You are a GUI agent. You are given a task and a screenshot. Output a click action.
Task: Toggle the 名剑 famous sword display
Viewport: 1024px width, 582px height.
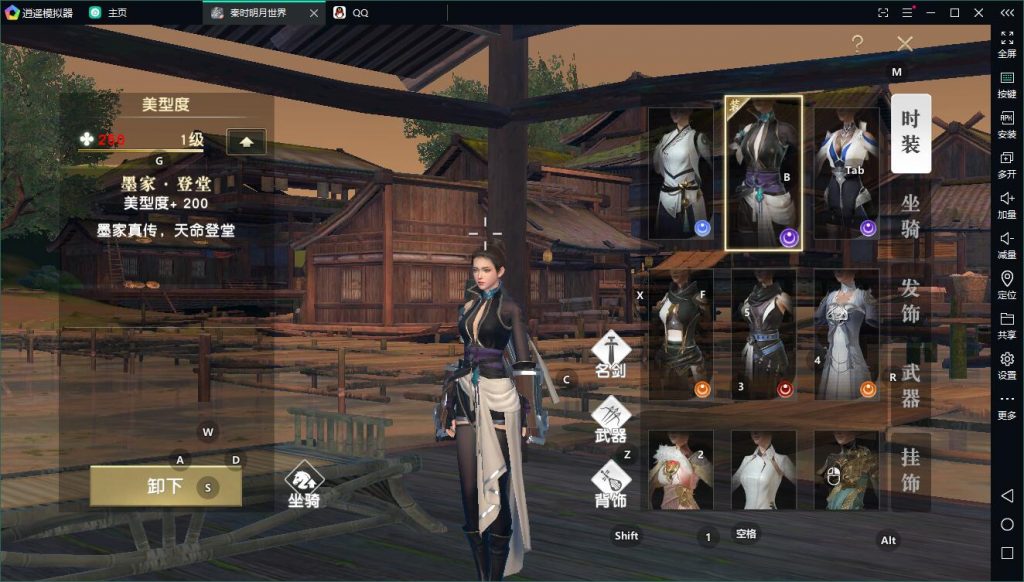coord(610,352)
